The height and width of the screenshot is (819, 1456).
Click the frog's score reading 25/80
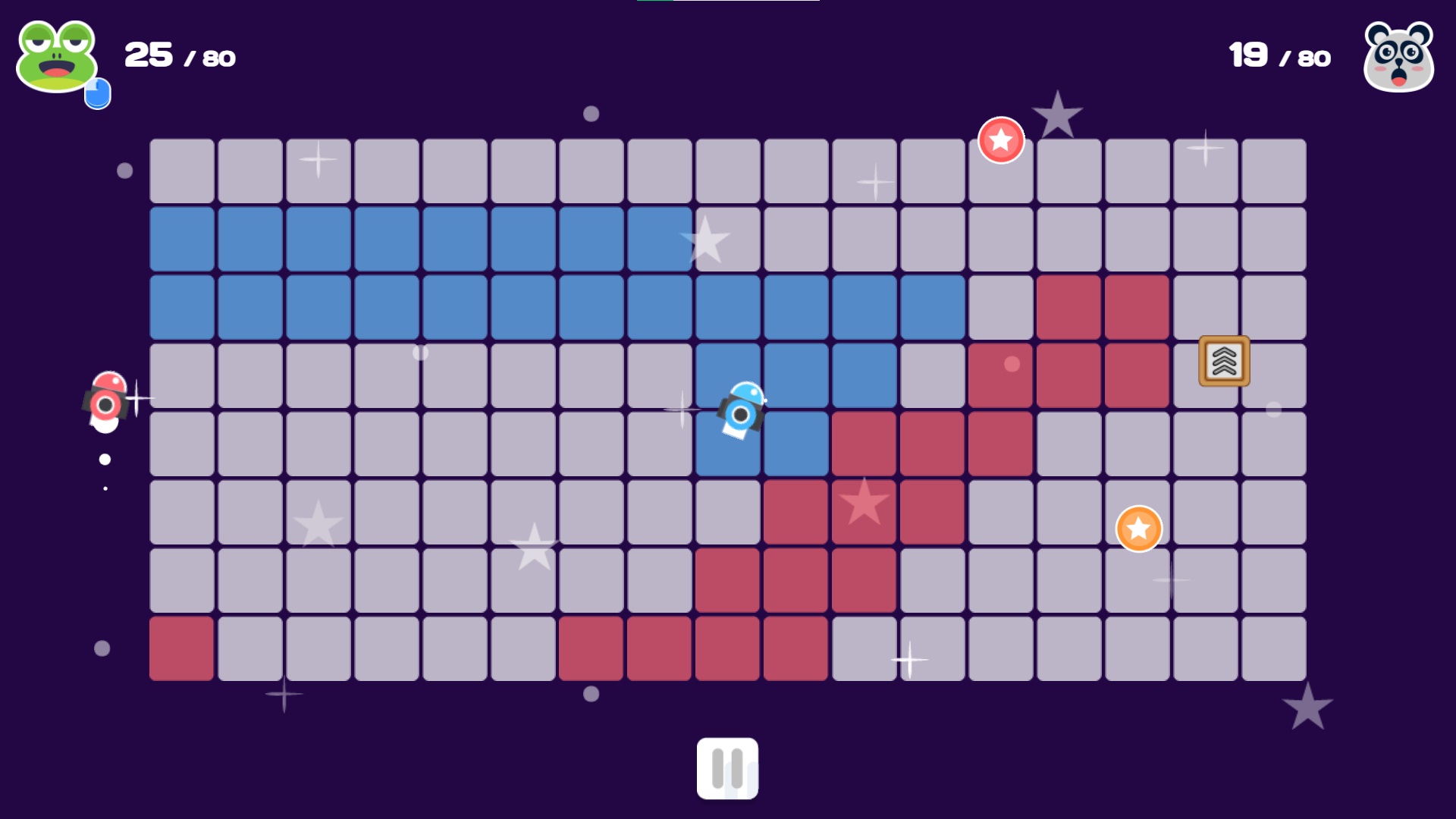(x=178, y=55)
